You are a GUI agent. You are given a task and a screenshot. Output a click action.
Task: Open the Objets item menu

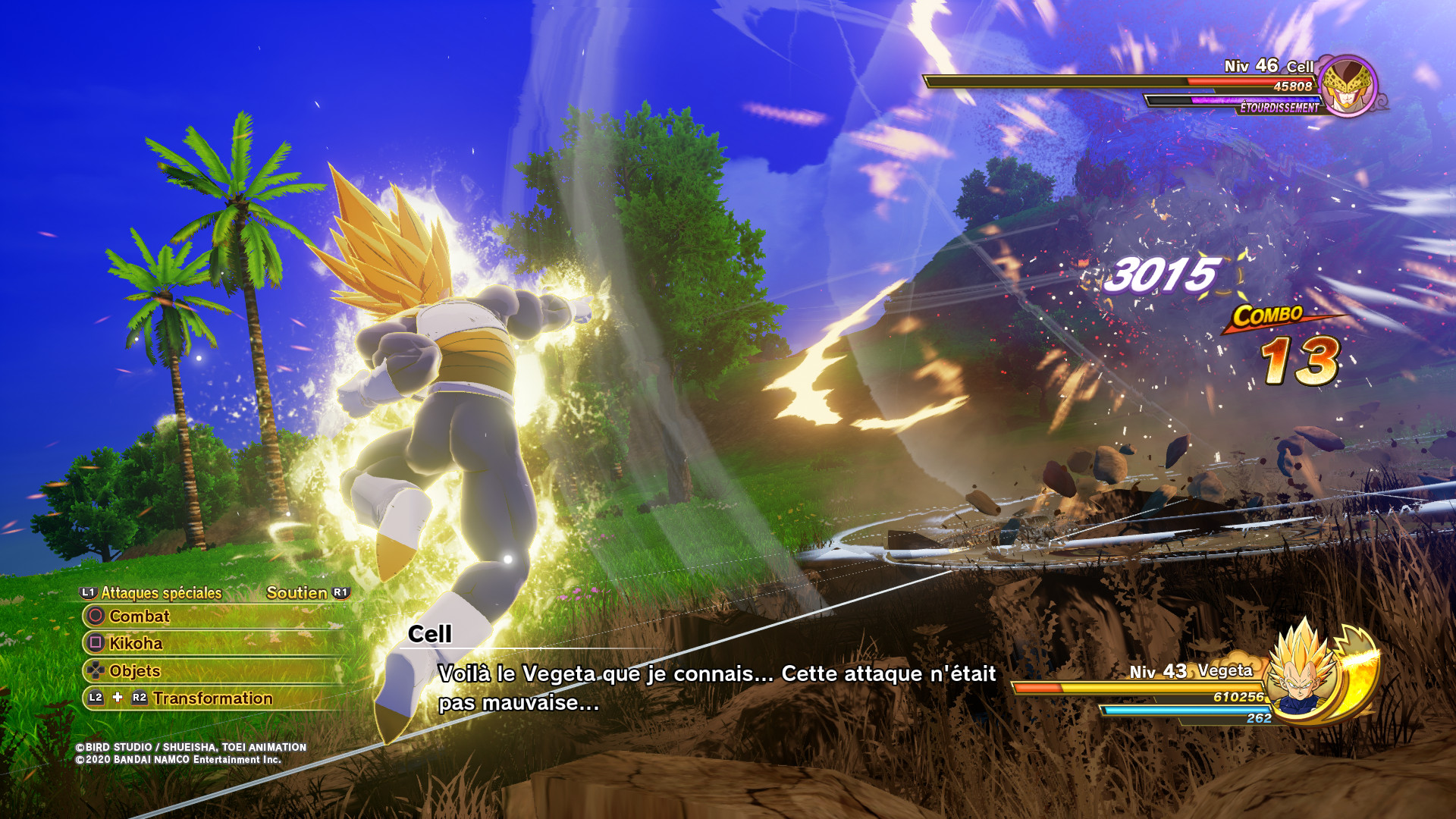coord(134,671)
